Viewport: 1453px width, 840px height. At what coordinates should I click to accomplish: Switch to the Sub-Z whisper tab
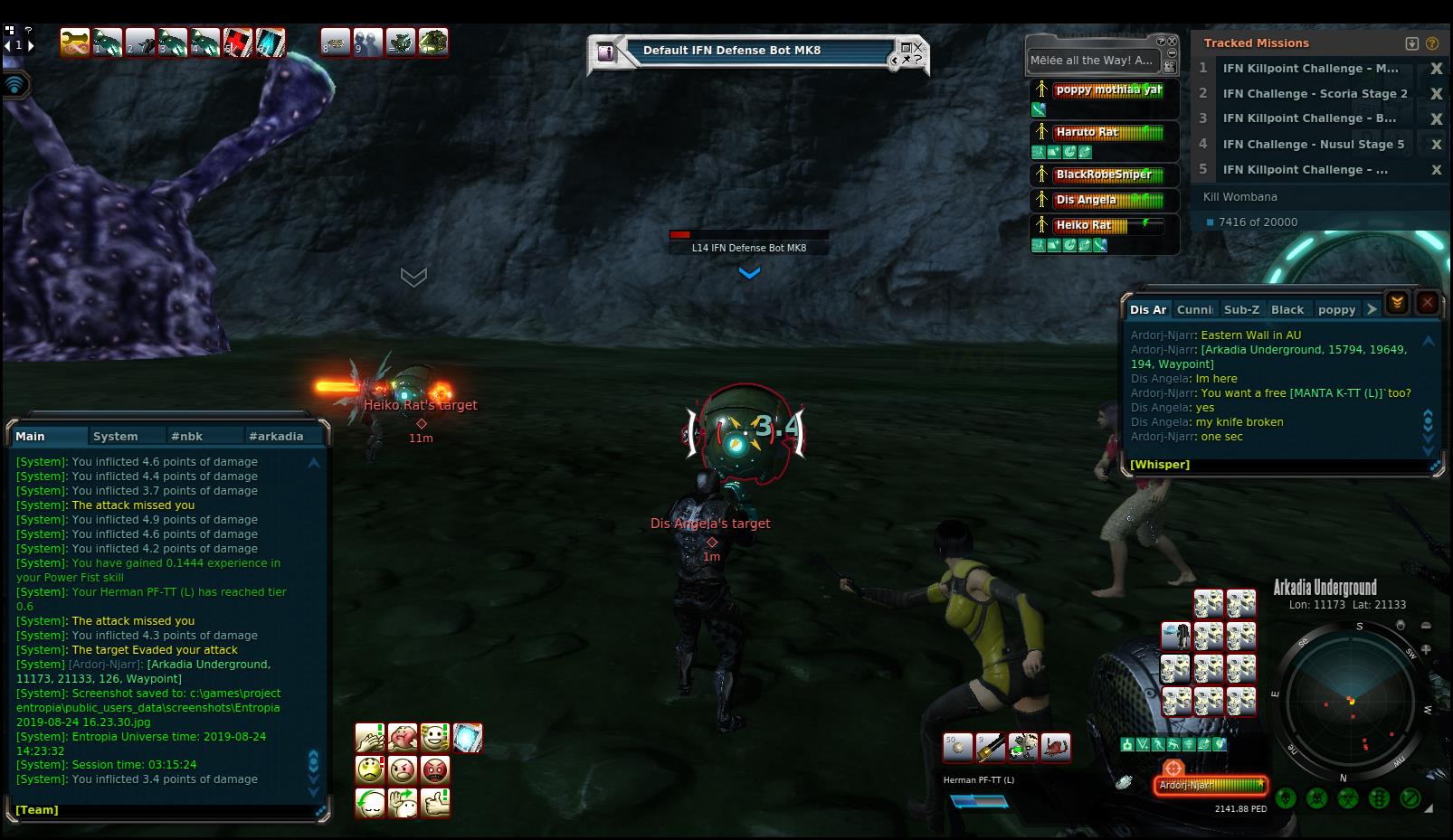1241,309
